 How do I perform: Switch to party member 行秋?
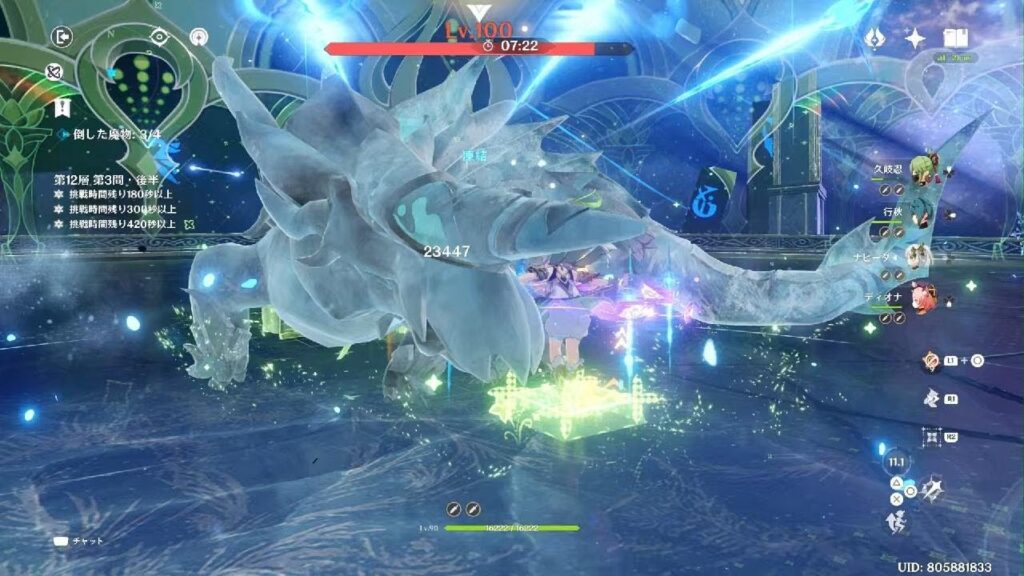931,213
